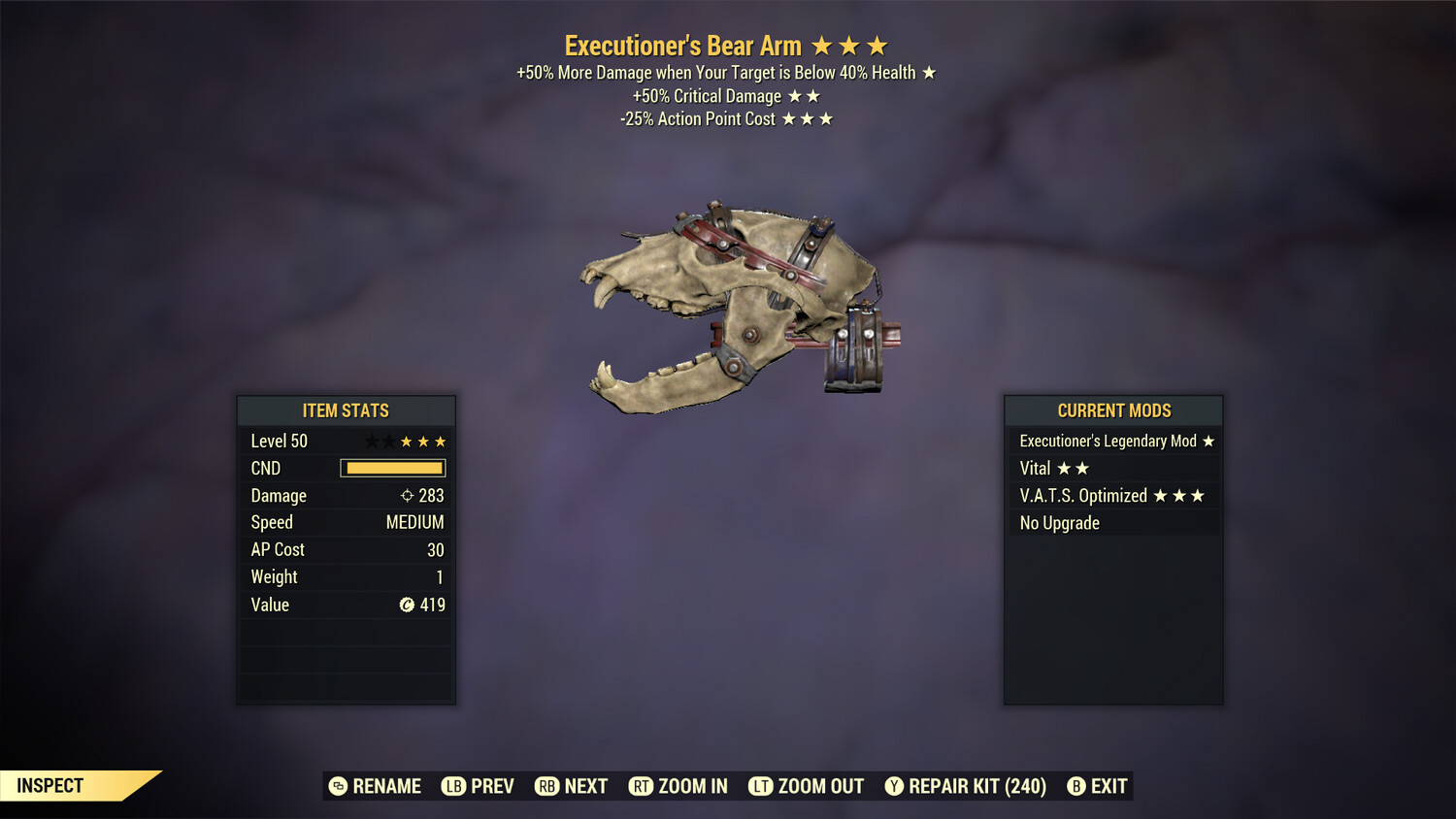Image resolution: width=1456 pixels, height=819 pixels.
Task: Click the yellow CND condition bar
Action: pos(392,468)
